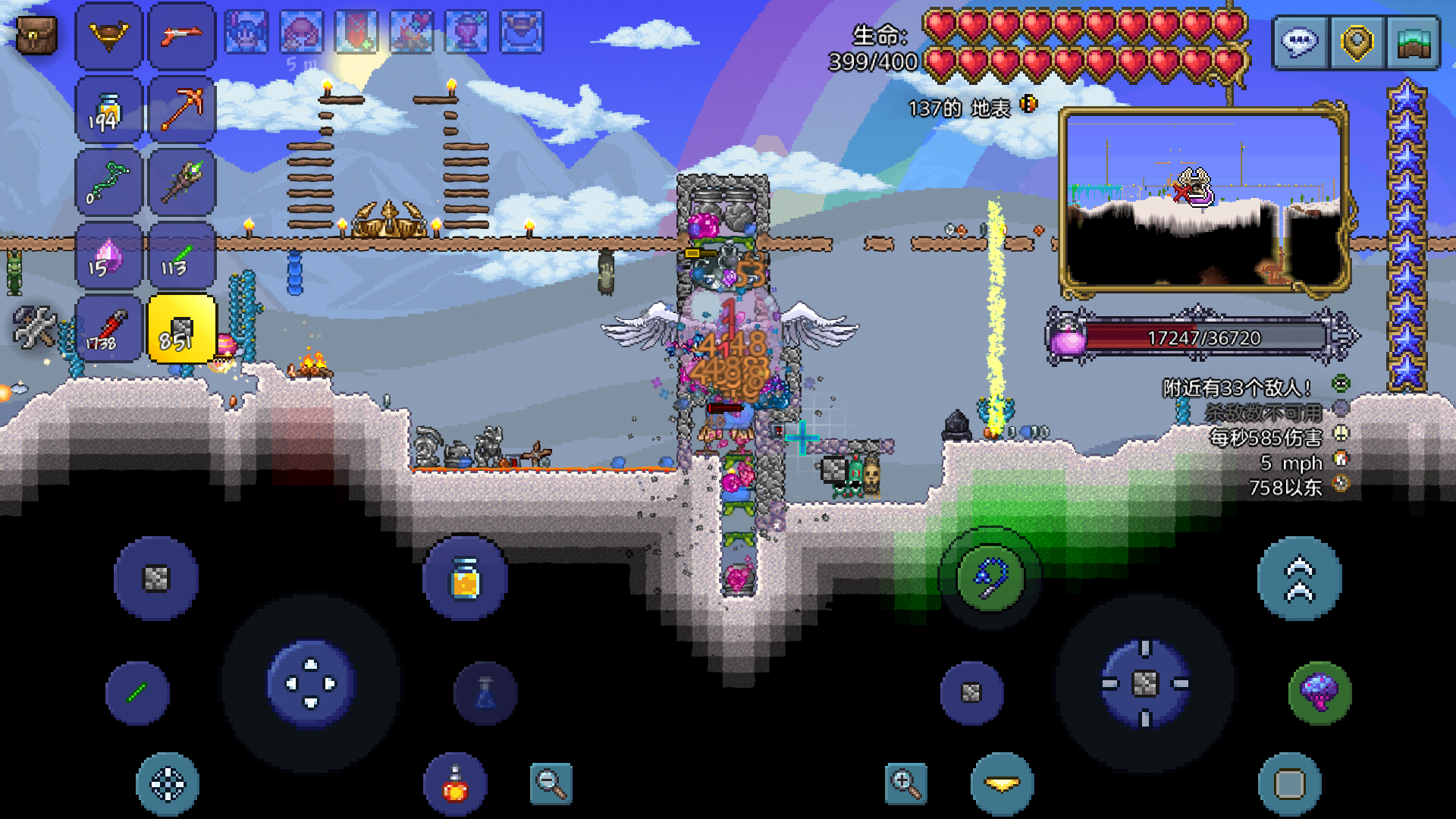Open the leather bag inventory
This screenshot has width=1456, height=819.
coord(36,36)
